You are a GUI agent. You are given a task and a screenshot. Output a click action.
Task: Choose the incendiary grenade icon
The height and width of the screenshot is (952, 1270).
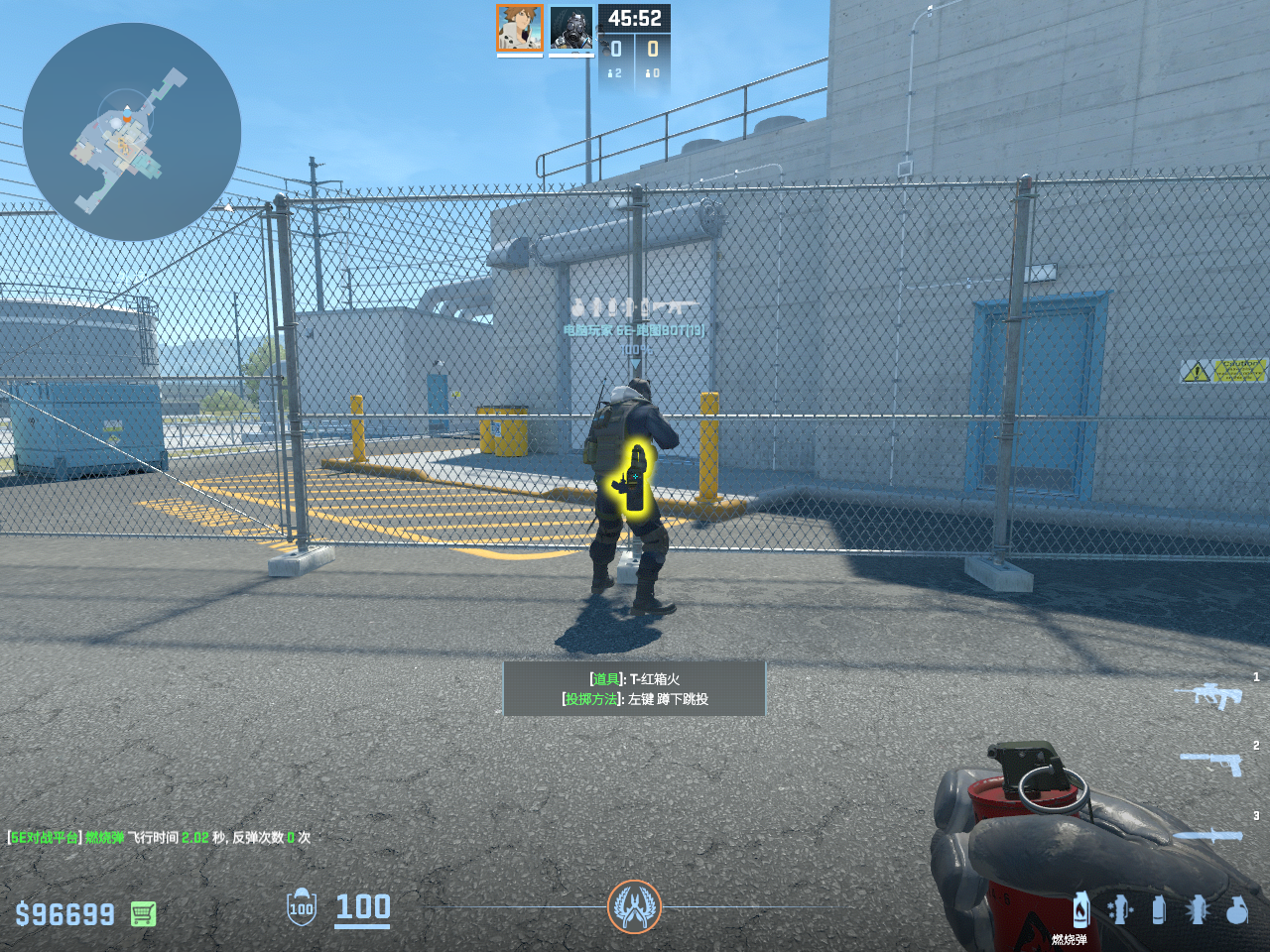click(x=1080, y=909)
